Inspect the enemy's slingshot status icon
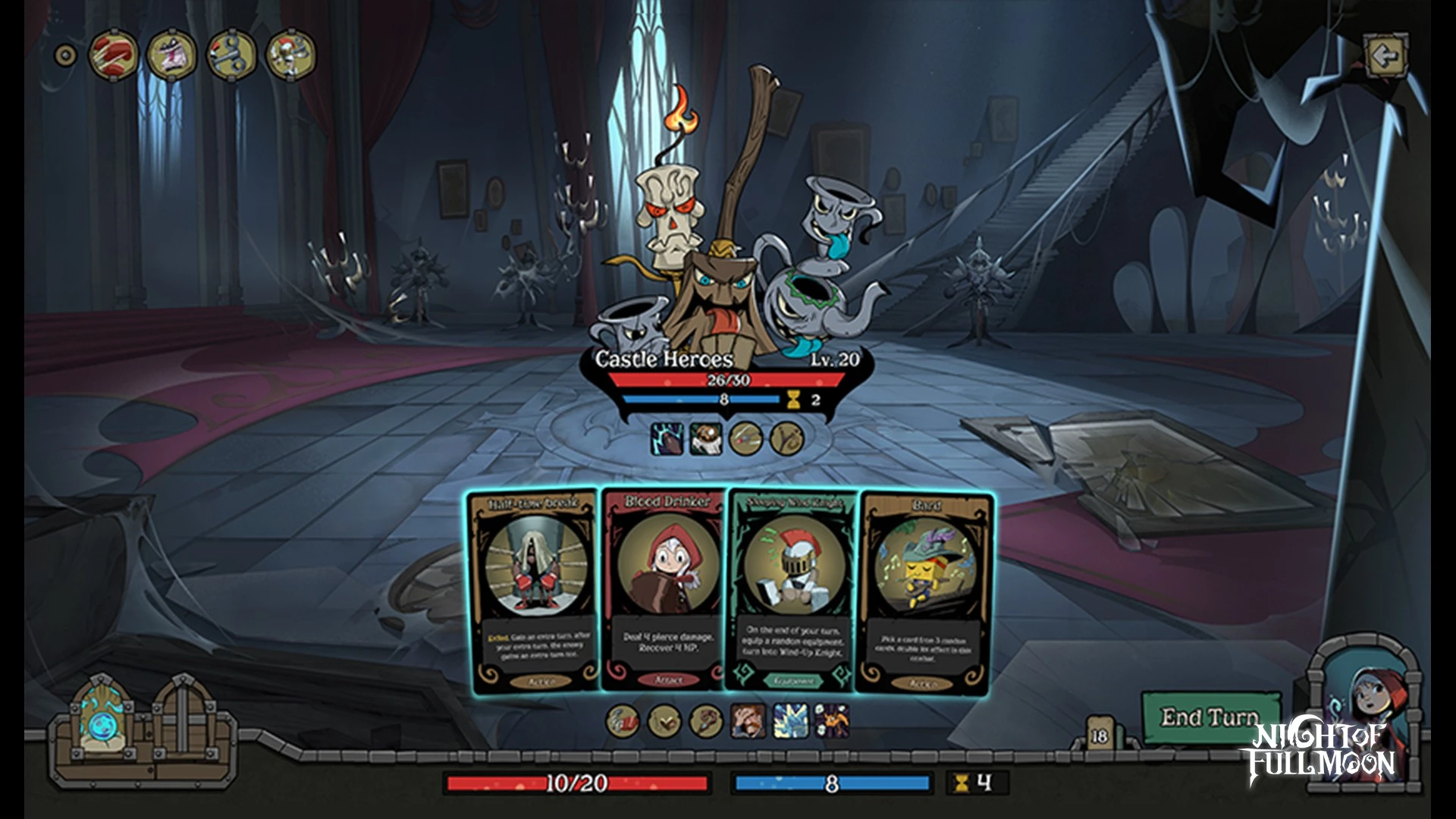This screenshot has height=819, width=1456. coord(786,439)
